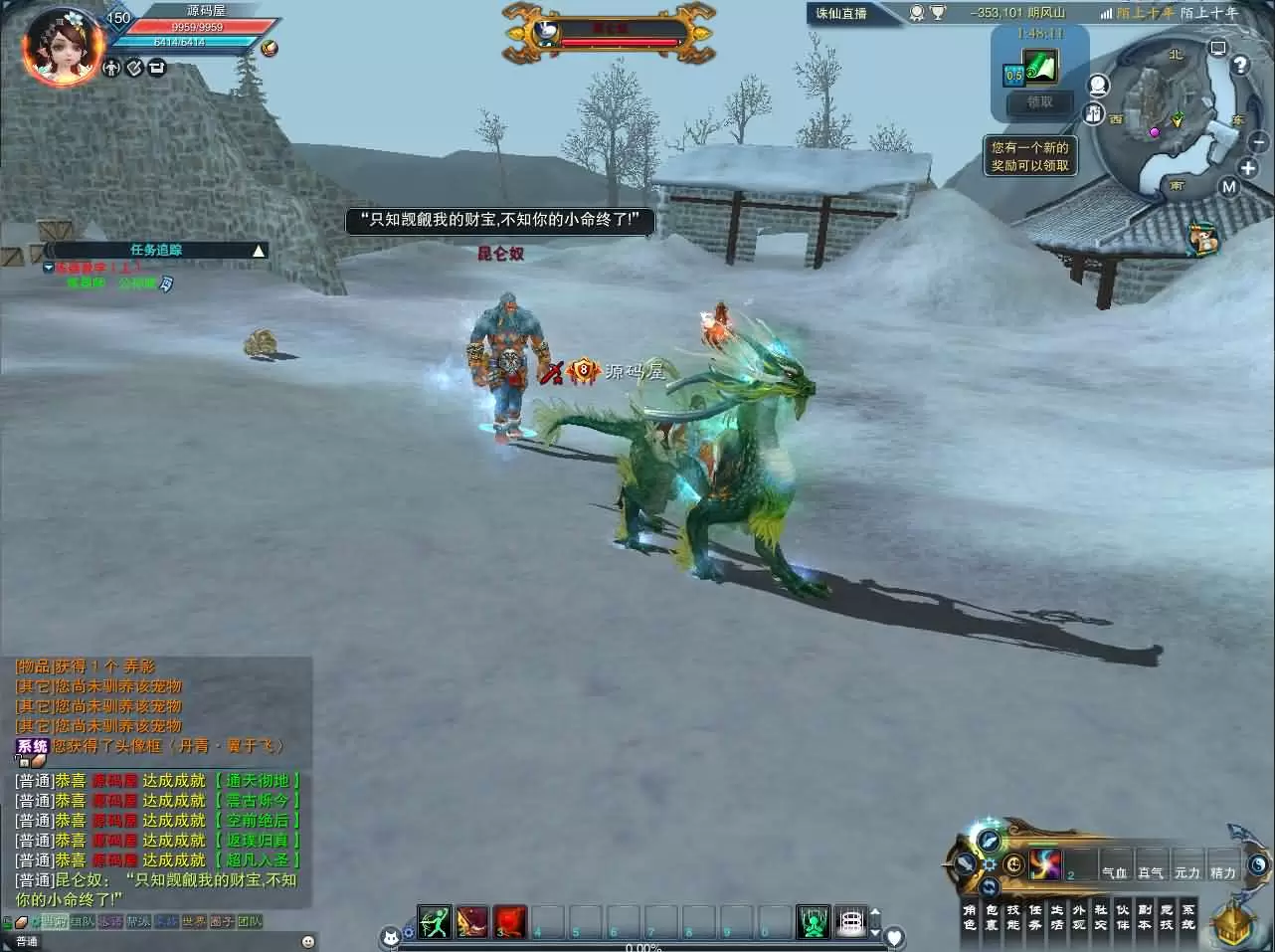Zoom in the minimap with the plus control

click(x=1247, y=168)
